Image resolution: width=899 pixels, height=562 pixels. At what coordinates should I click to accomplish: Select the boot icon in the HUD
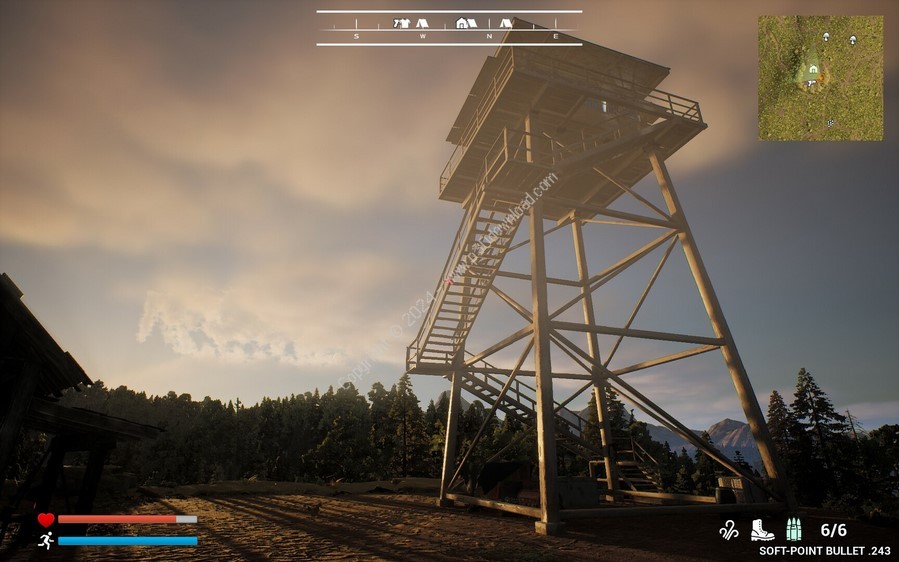[762, 530]
